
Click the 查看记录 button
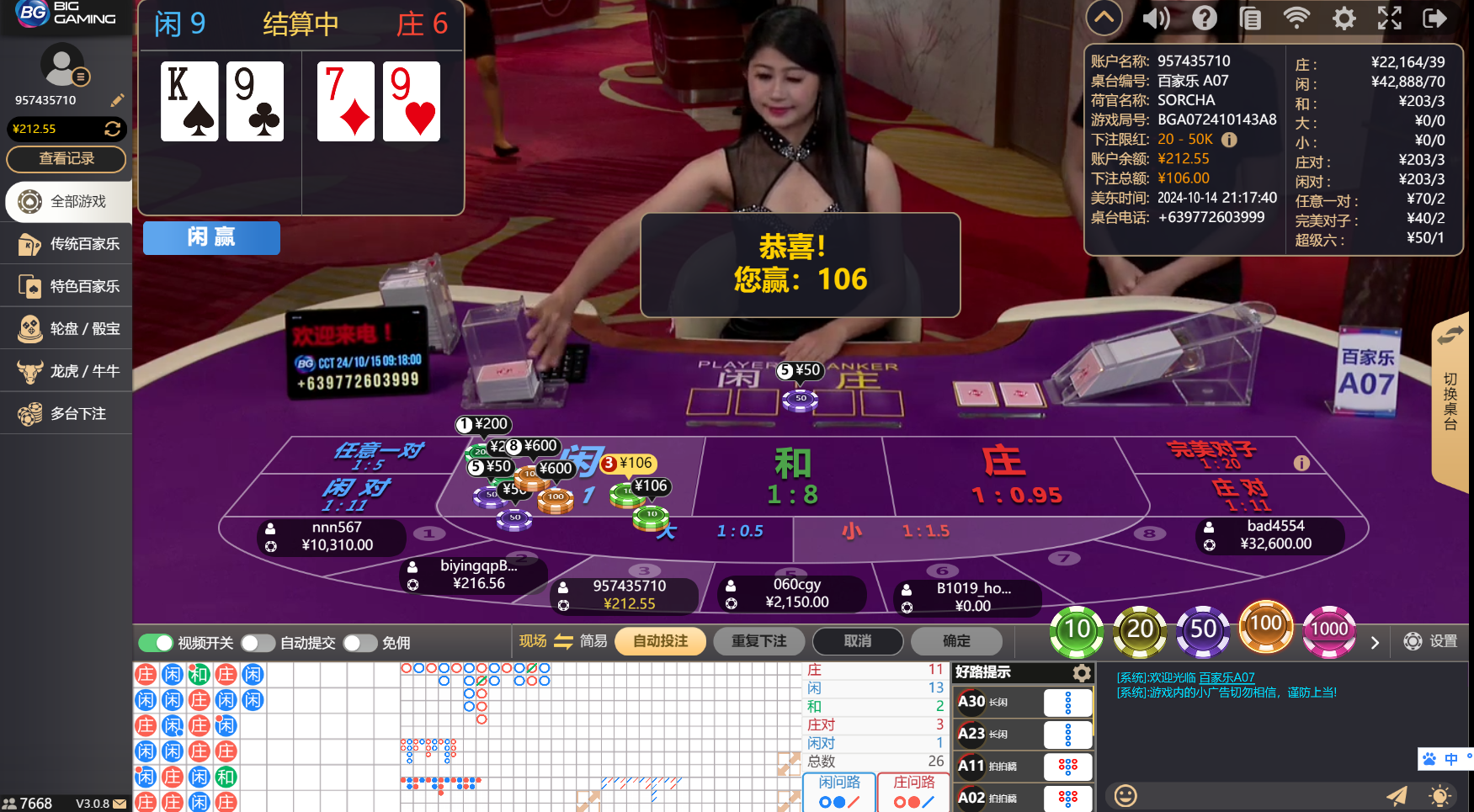[66, 159]
